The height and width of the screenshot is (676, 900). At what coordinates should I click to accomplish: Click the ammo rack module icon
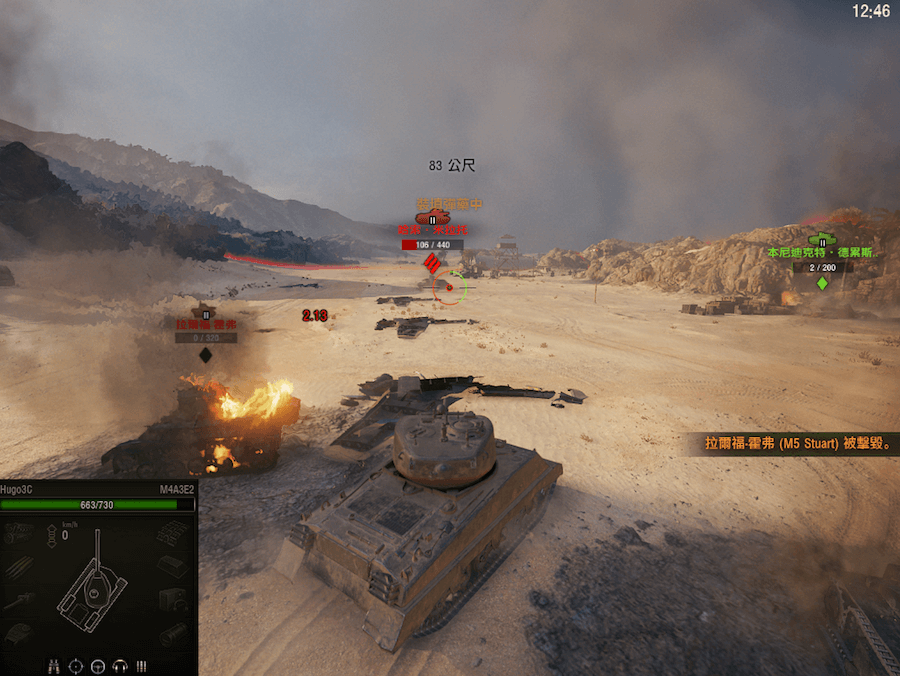[17, 566]
